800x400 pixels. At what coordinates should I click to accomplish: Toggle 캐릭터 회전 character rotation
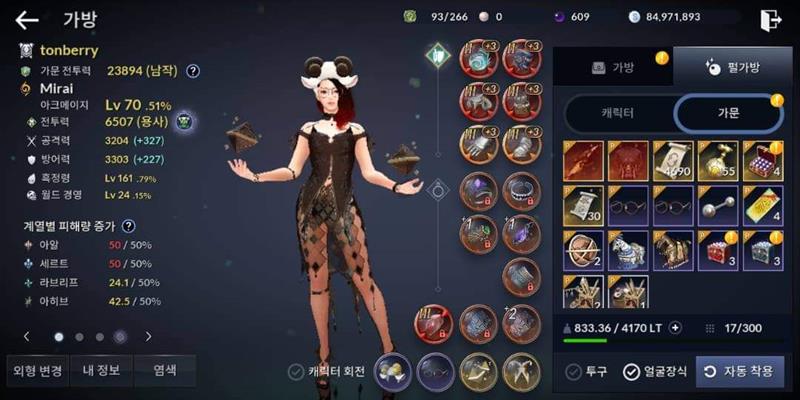(296, 372)
